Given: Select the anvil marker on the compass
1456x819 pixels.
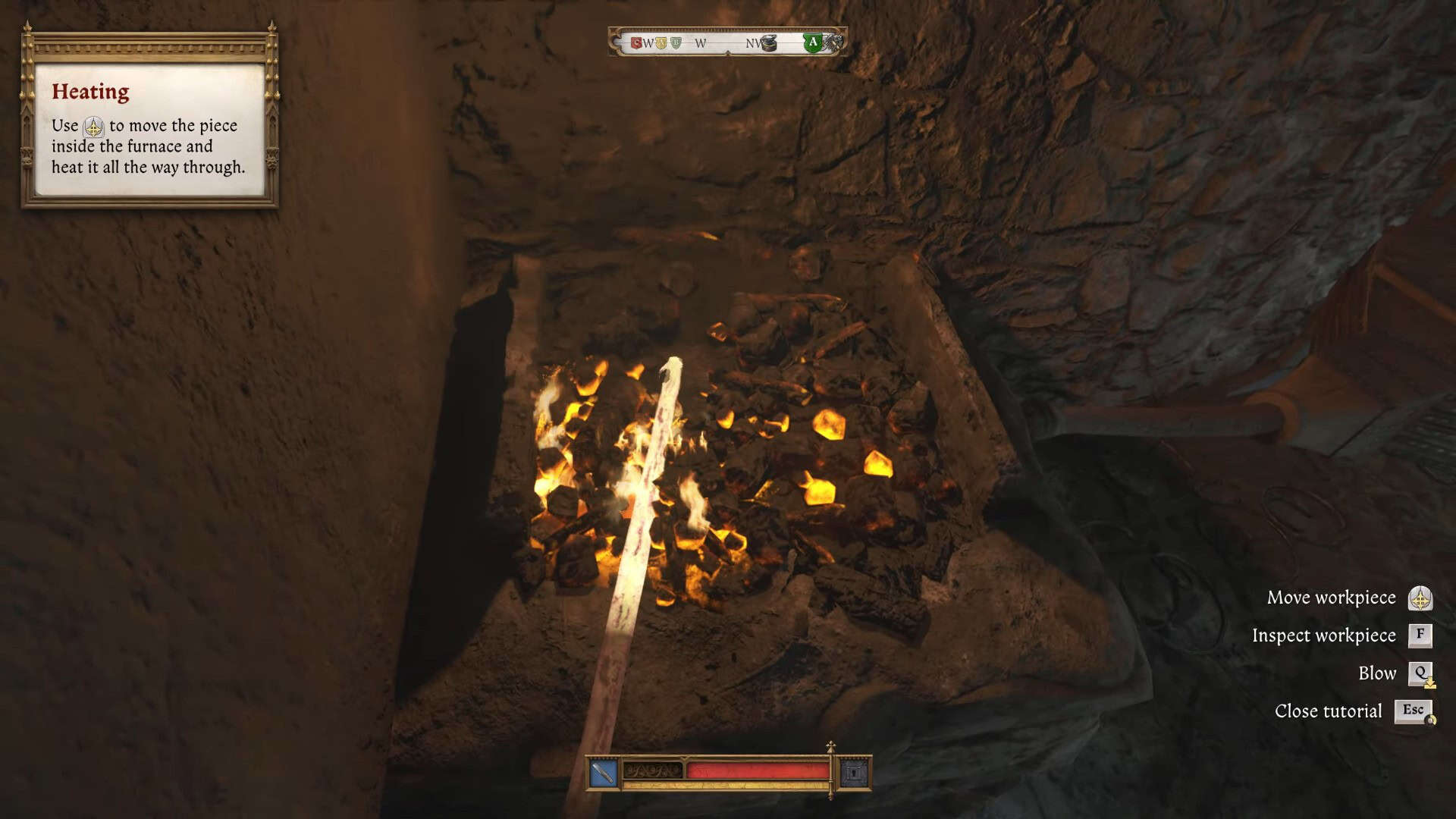Looking at the screenshot, I should pos(767,43).
